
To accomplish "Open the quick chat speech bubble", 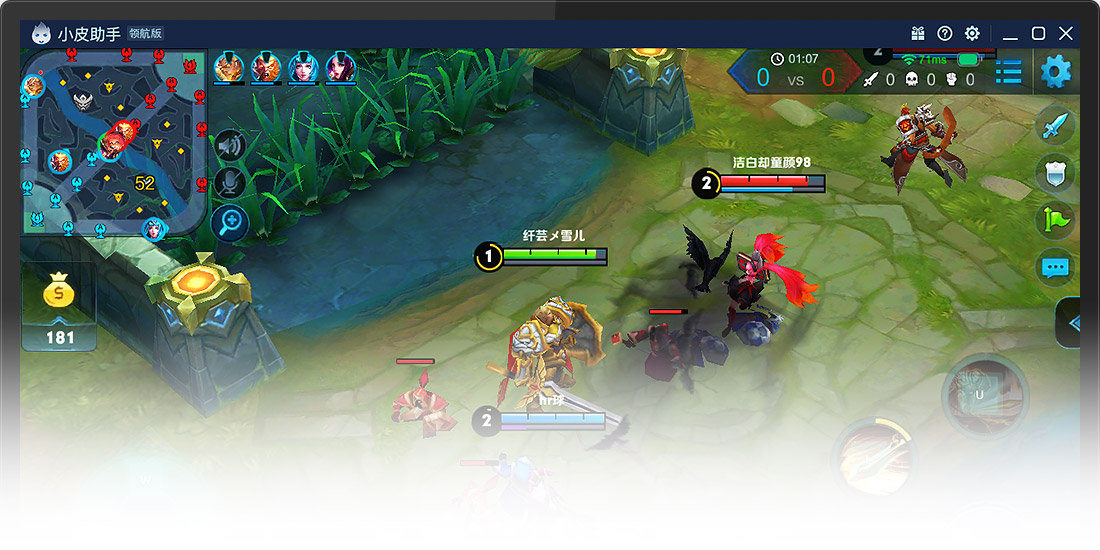I will click(x=1056, y=267).
